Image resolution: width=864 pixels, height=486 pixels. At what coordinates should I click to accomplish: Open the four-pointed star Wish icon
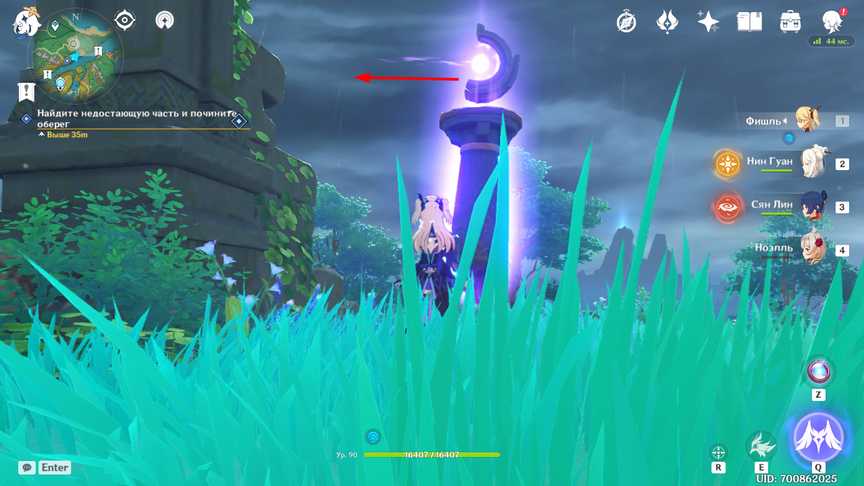pos(708,21)
